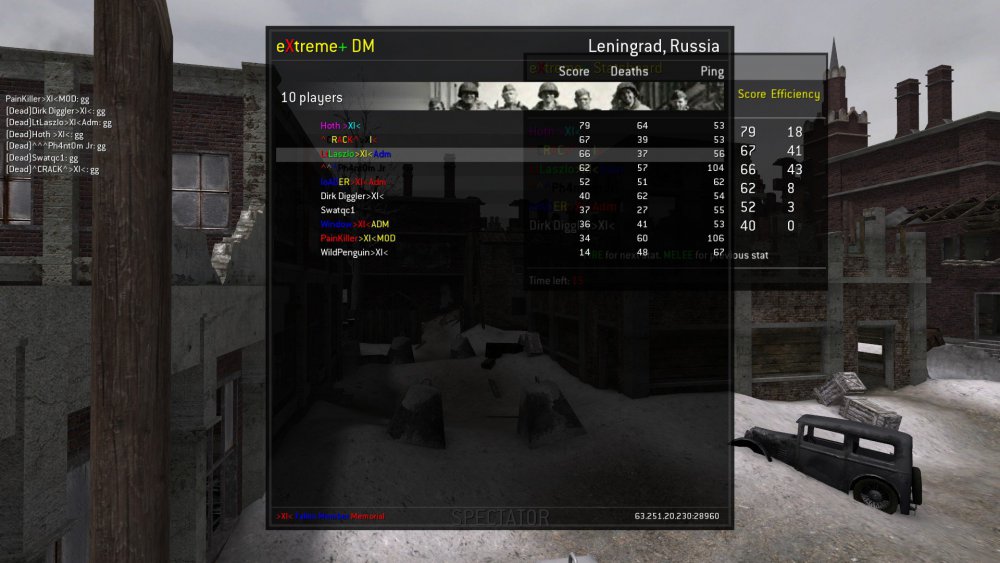Click the Score column header

[x=574, y=72]
